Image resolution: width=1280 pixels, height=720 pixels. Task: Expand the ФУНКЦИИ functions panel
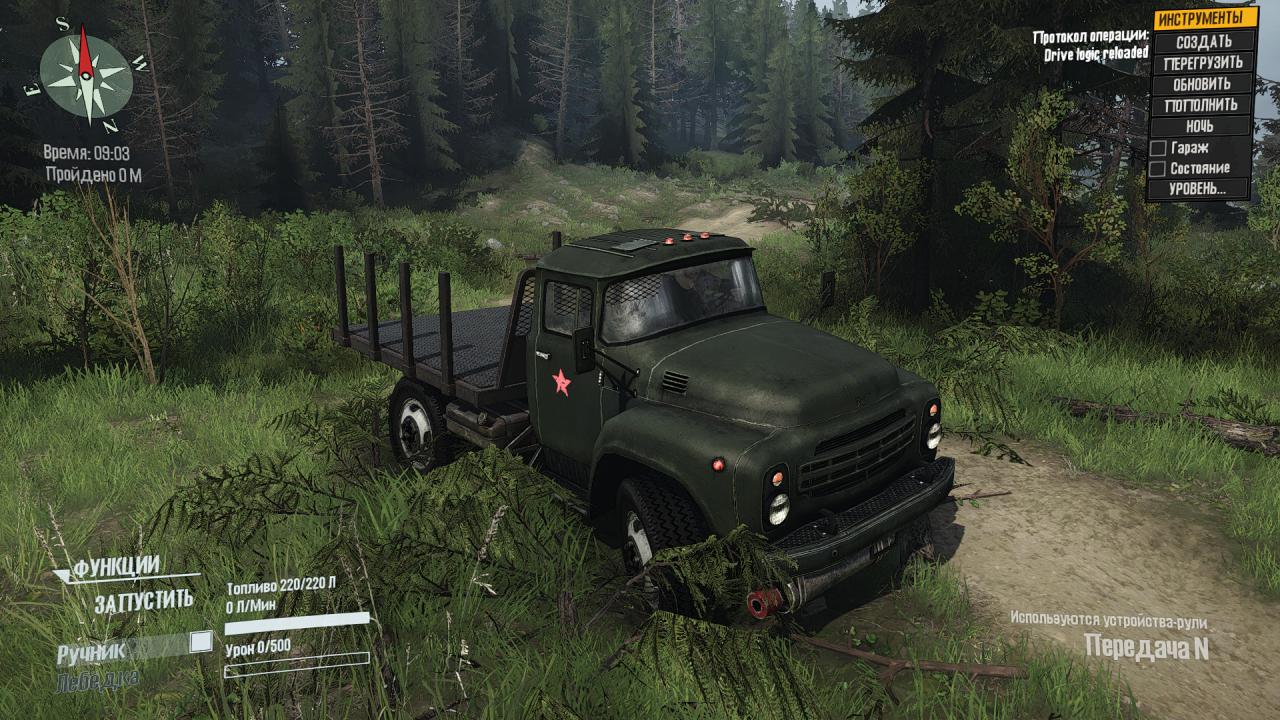(x=115, y=567)
